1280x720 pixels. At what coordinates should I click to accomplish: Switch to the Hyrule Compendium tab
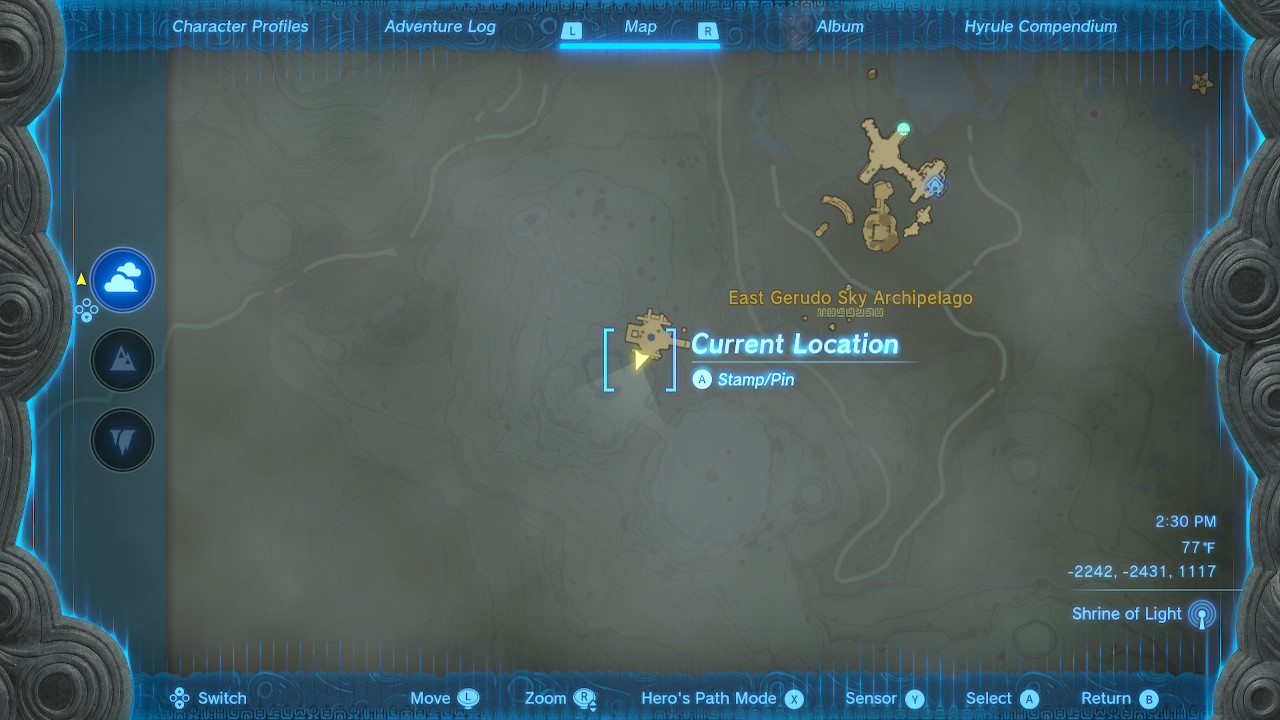tap(1040, 26)
